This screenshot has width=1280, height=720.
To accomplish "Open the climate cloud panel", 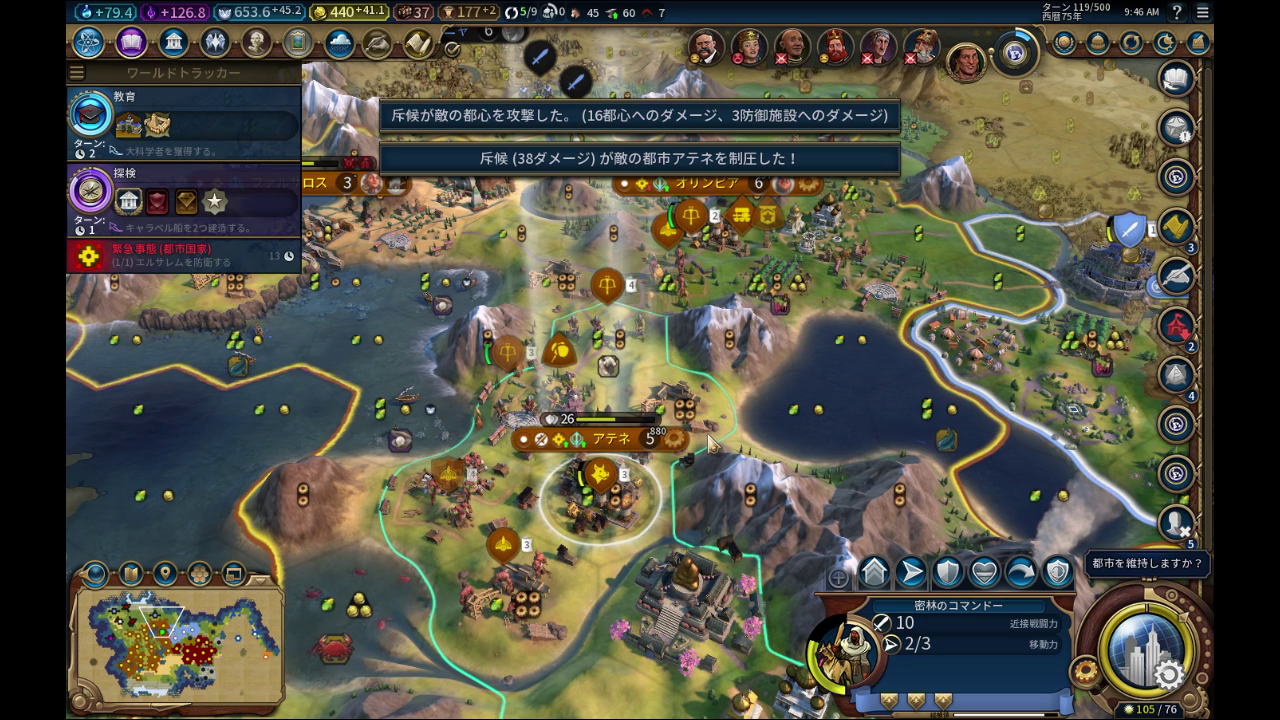I will pyautogui.click(x=339, y=44).
